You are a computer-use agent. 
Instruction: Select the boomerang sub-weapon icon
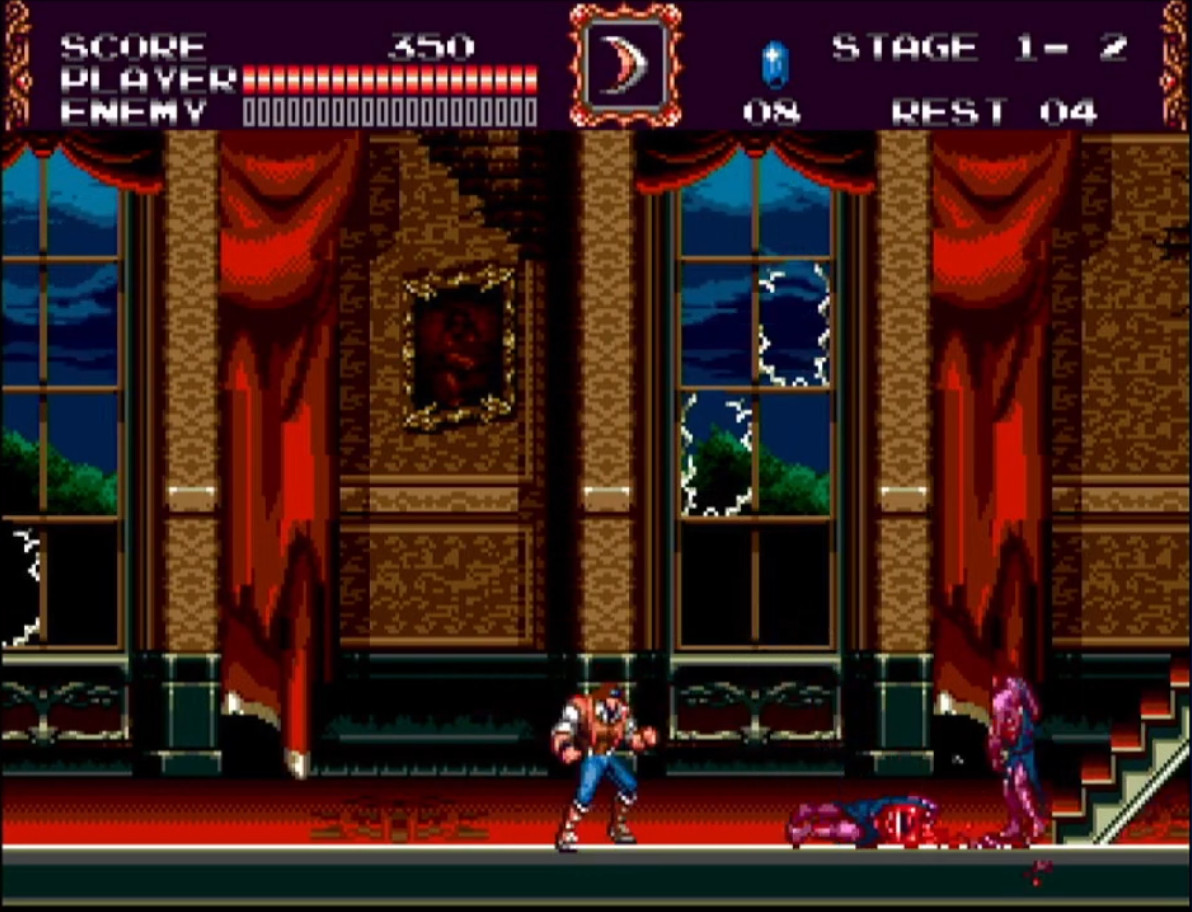tap(625, 65)
